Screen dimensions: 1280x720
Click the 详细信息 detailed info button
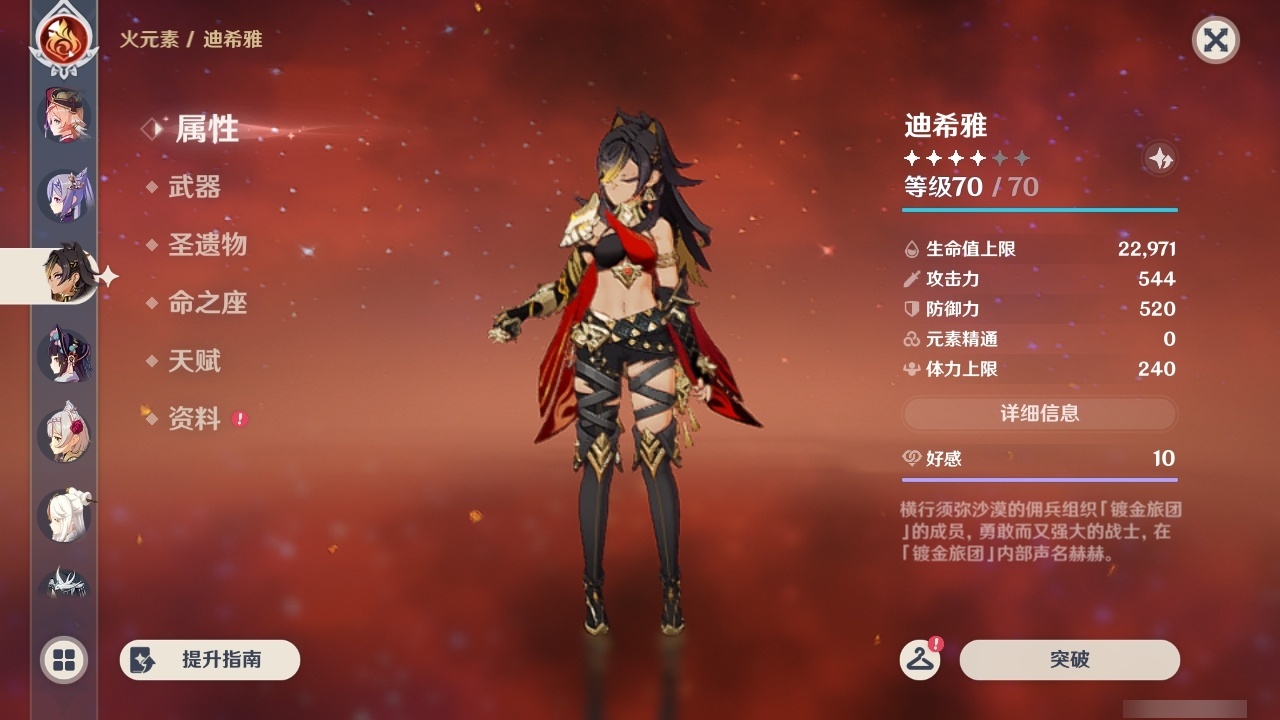(1040, 414)
